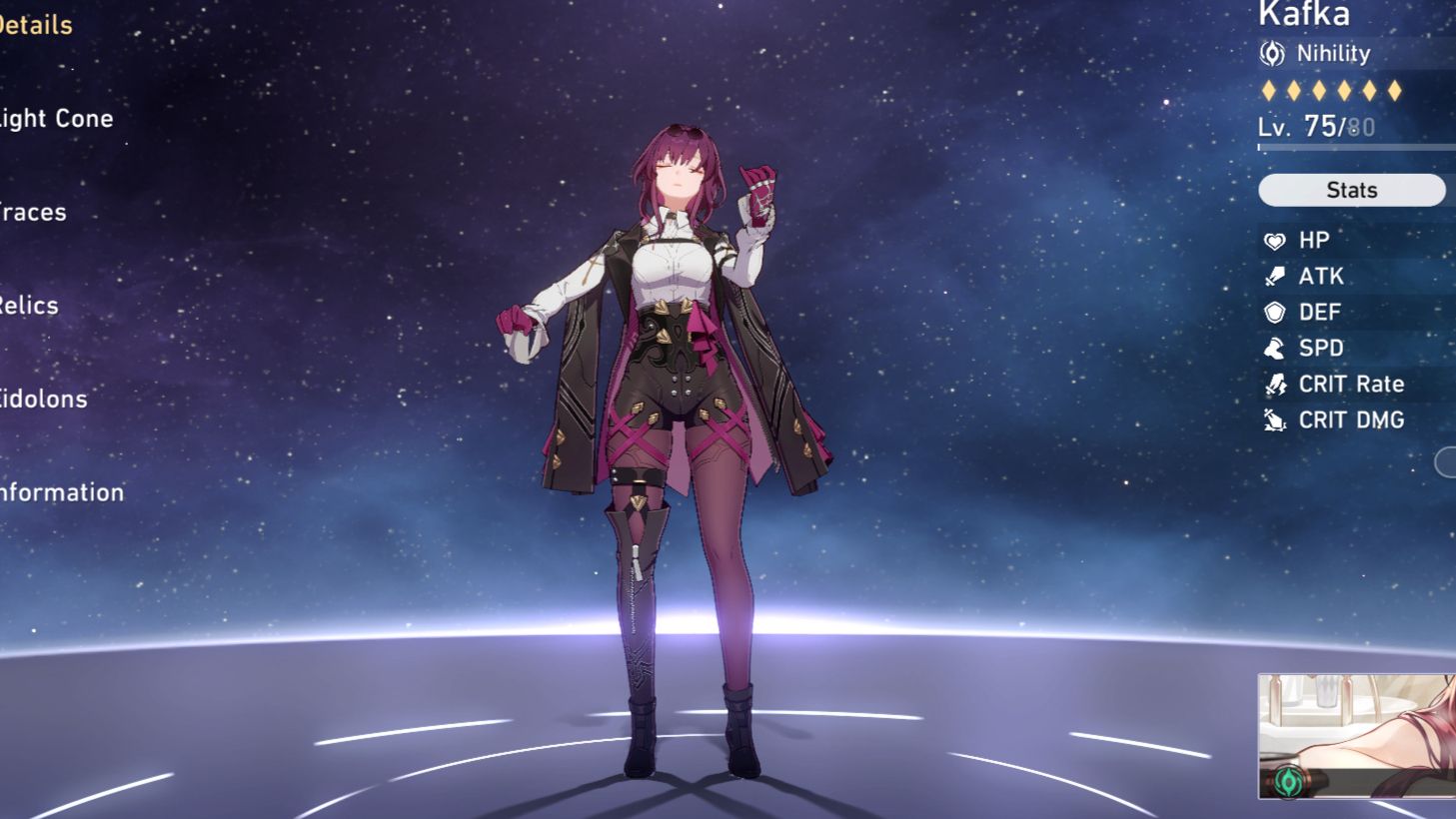Click the ATK stat icon
The width and height of the screenshot is (1456, 819).
(x=1275, y=276)
